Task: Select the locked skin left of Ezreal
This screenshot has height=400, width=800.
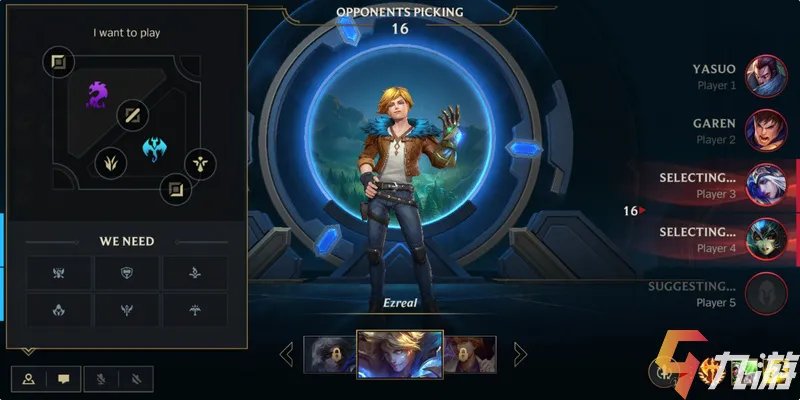Action: pos(329,354)
